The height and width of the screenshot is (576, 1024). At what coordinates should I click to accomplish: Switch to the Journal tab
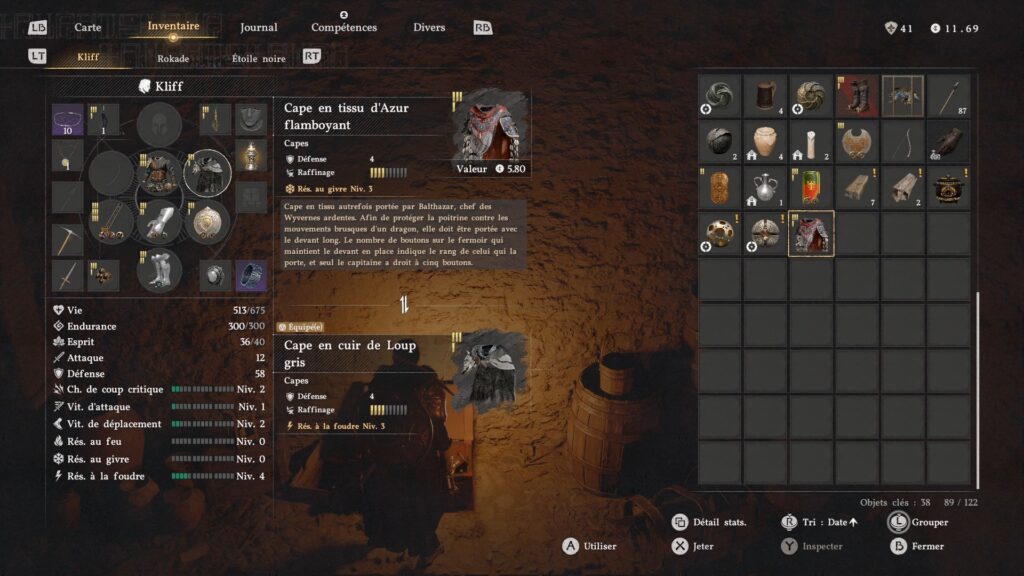259,27
